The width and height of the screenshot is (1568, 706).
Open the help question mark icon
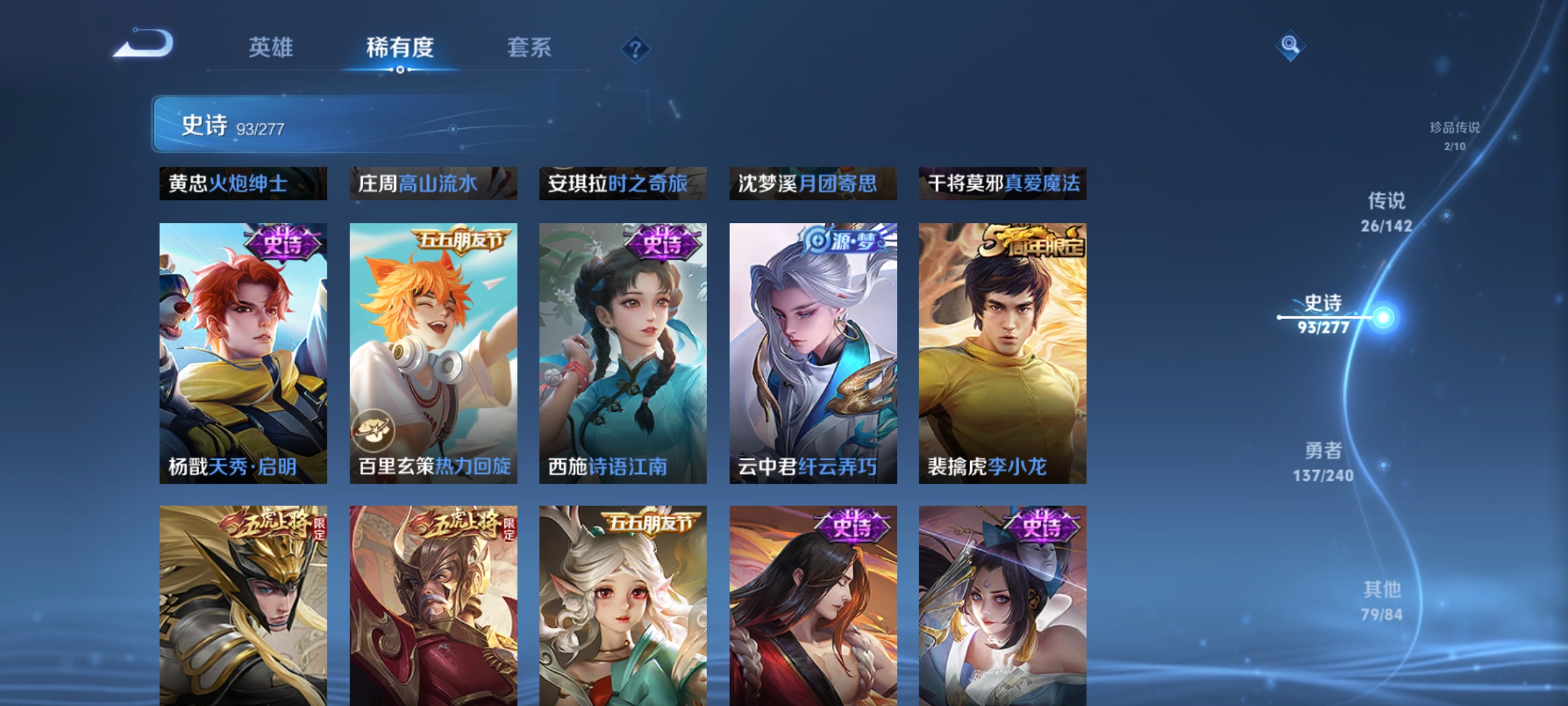(x=634, y=49)
